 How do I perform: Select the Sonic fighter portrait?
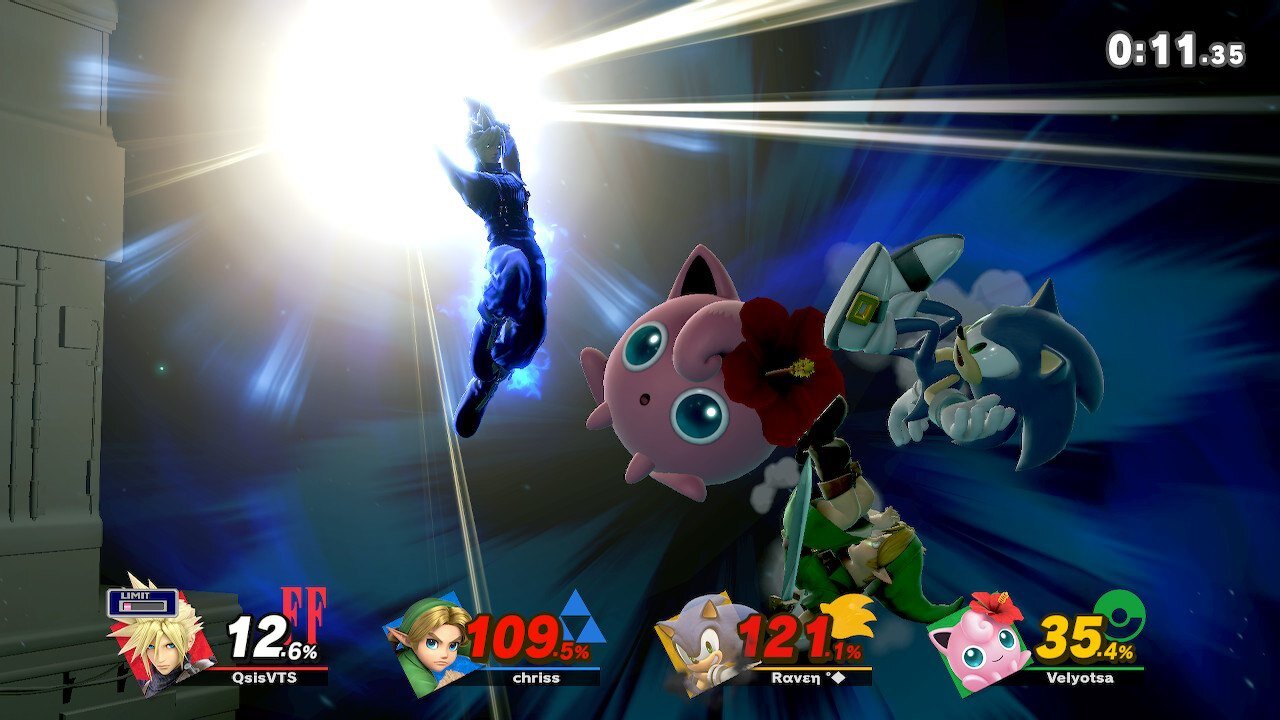(700, 640)
